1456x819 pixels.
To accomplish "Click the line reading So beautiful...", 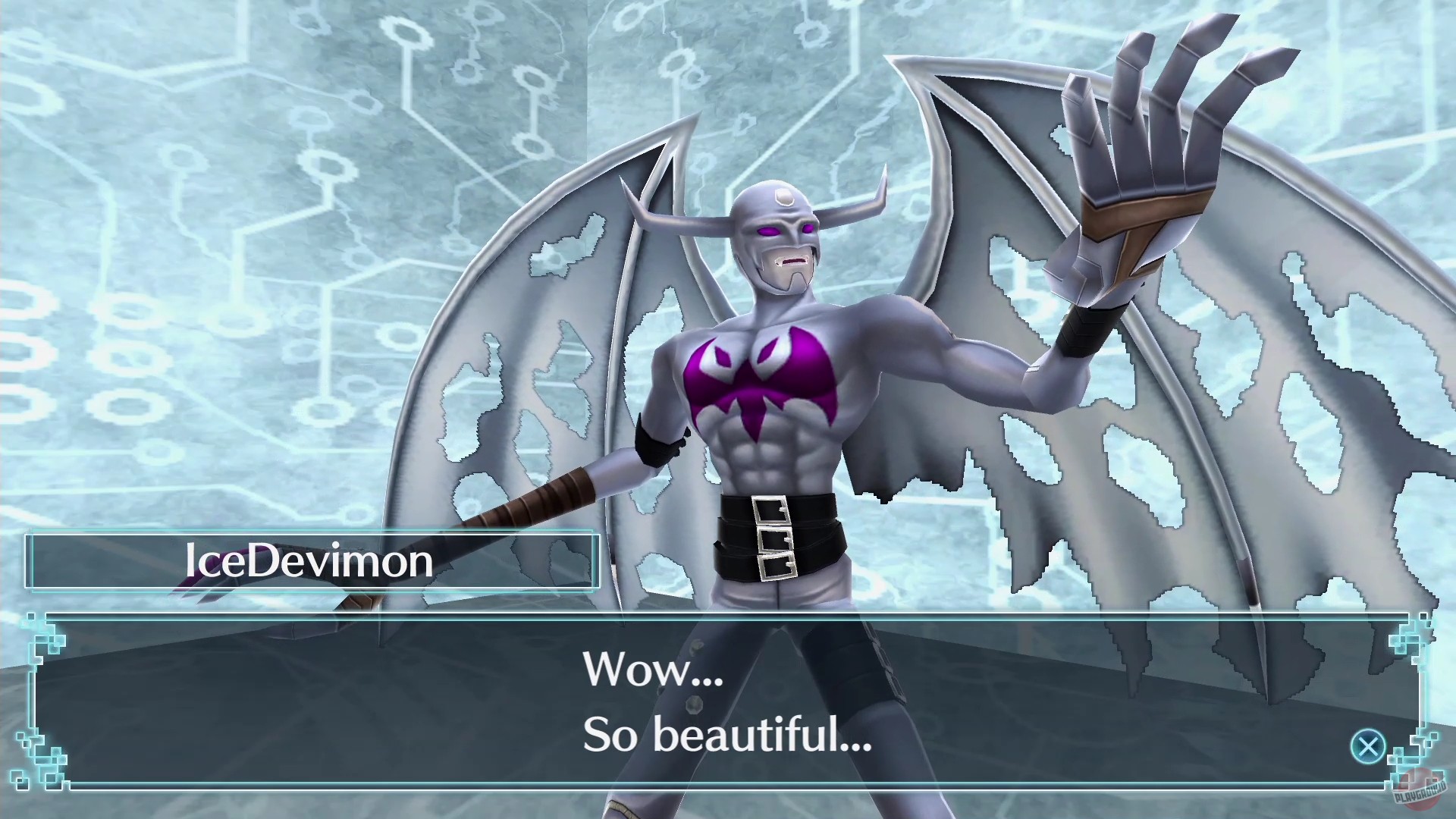I will pos(724,739).
